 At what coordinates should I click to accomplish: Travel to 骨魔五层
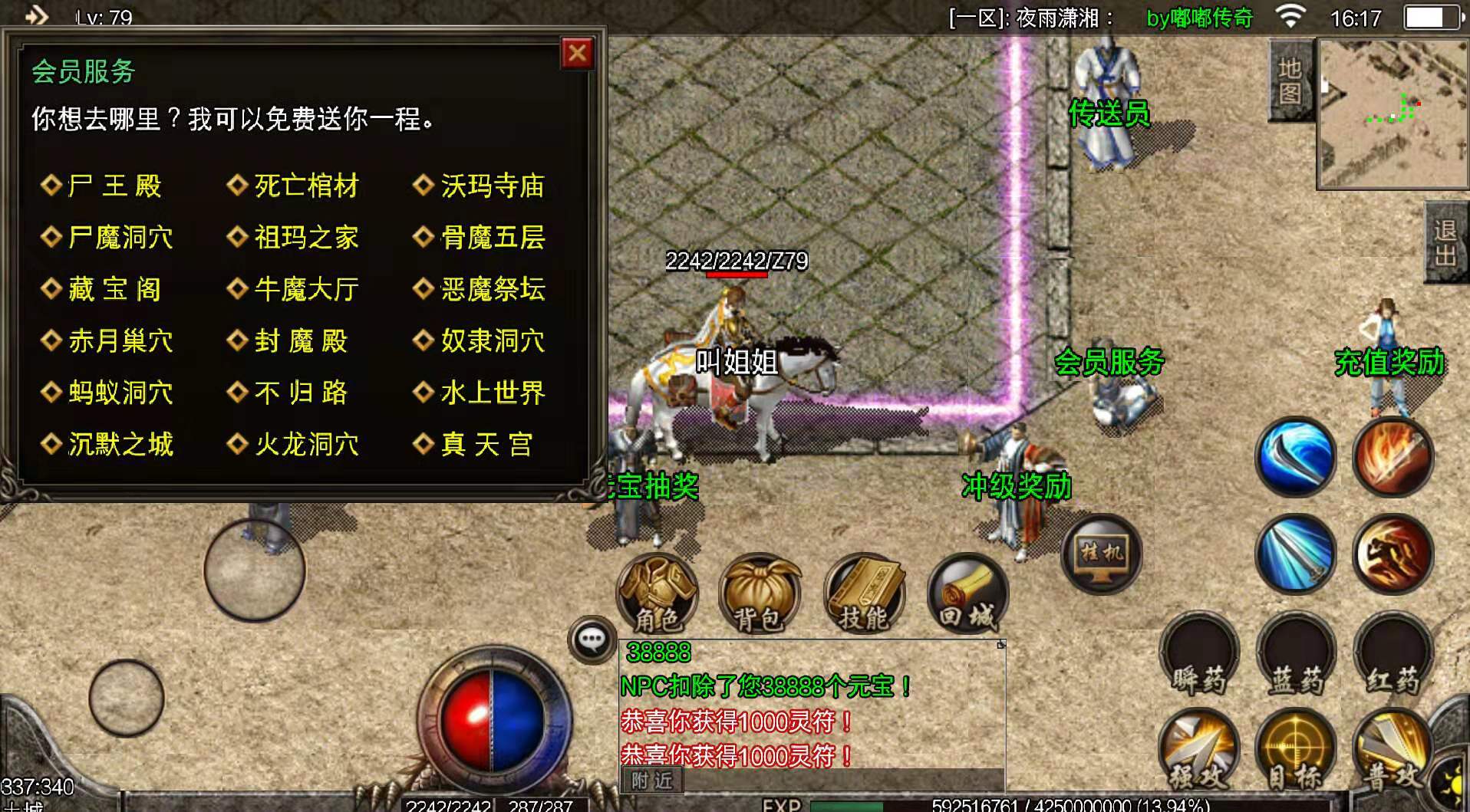pos(492,238)
